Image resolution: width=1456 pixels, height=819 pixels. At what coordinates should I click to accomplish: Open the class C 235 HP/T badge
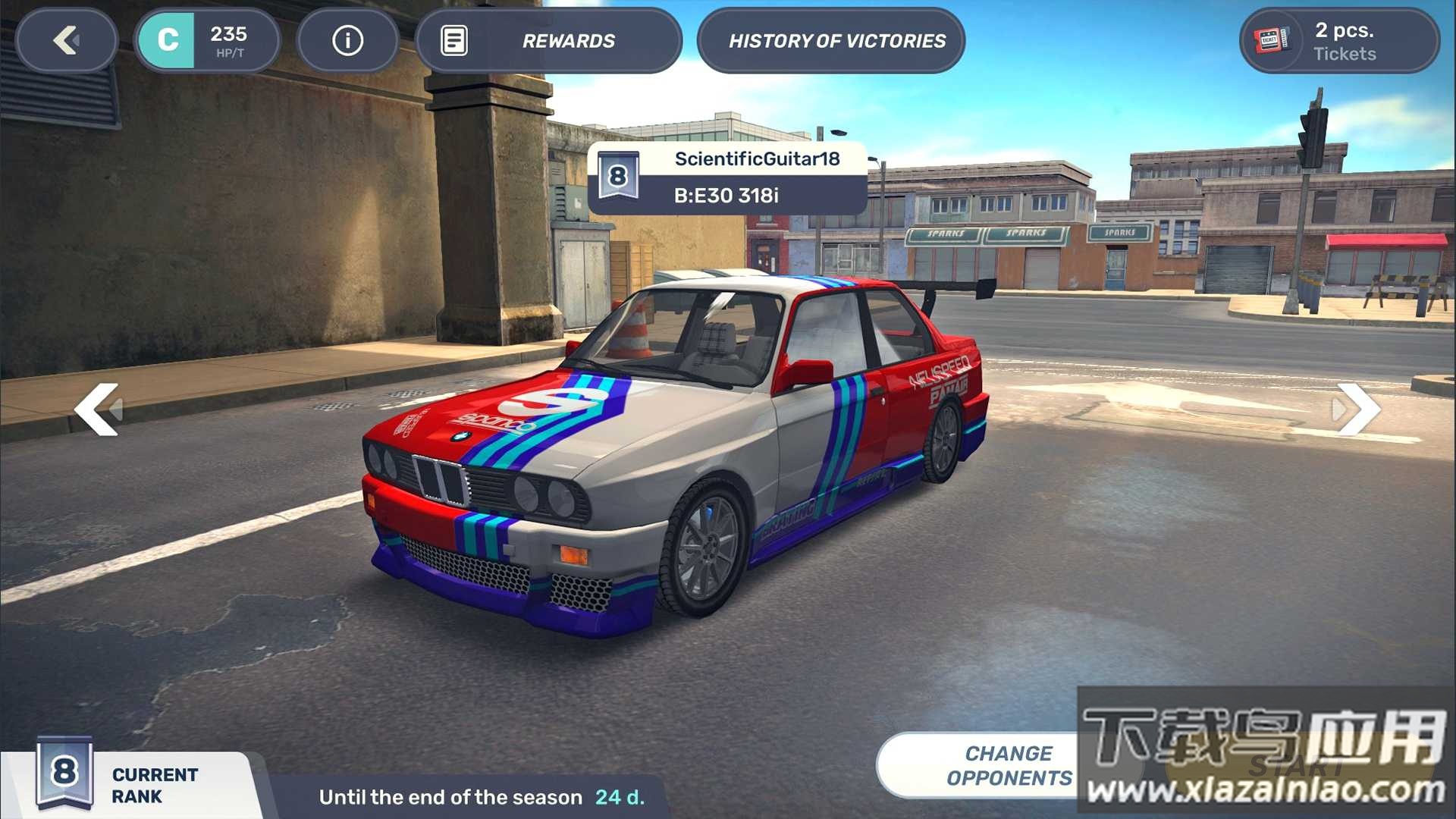pyautogui.click(x=206, y=41)
